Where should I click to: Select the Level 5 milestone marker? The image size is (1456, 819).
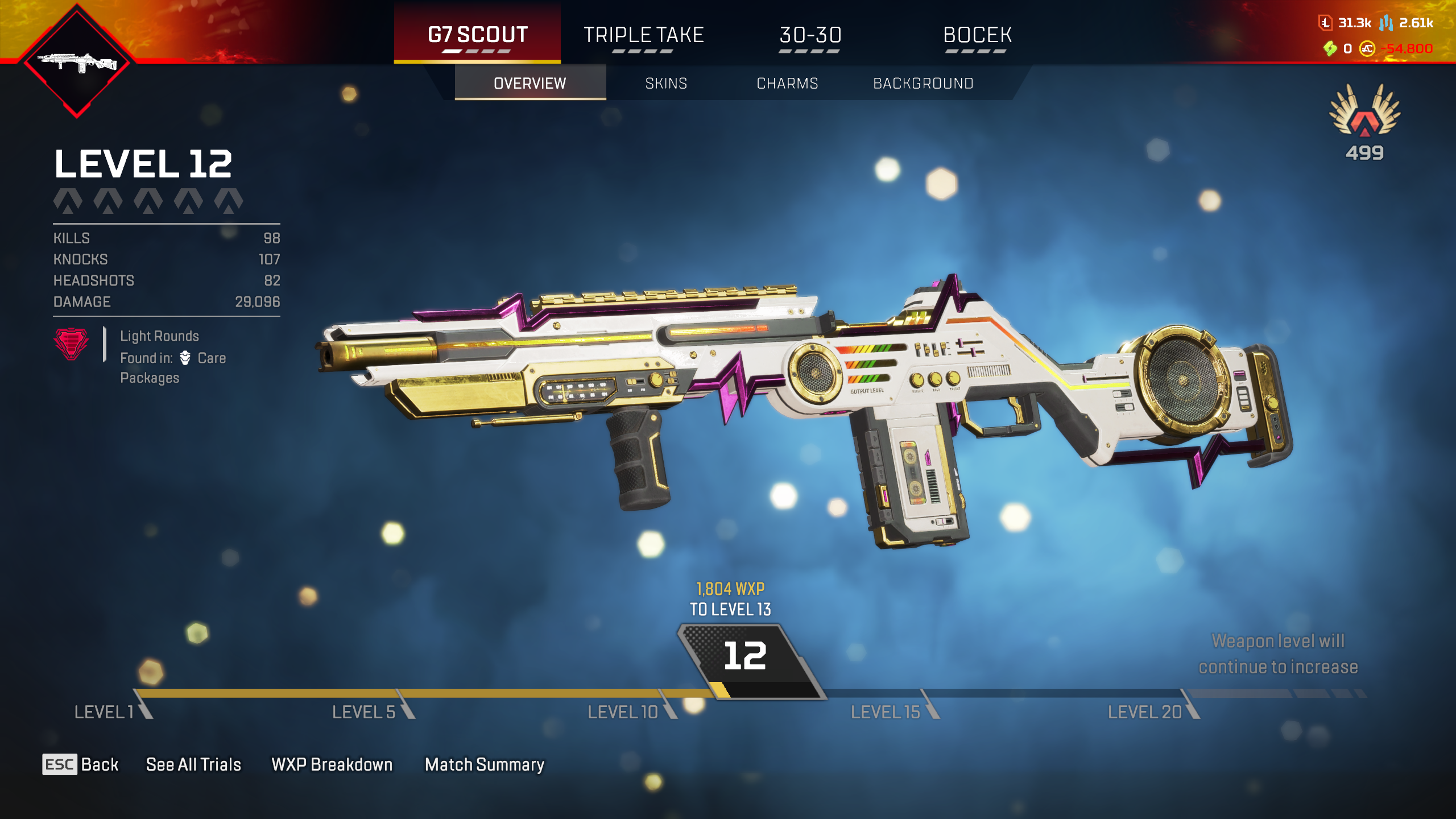click(364, 712)
